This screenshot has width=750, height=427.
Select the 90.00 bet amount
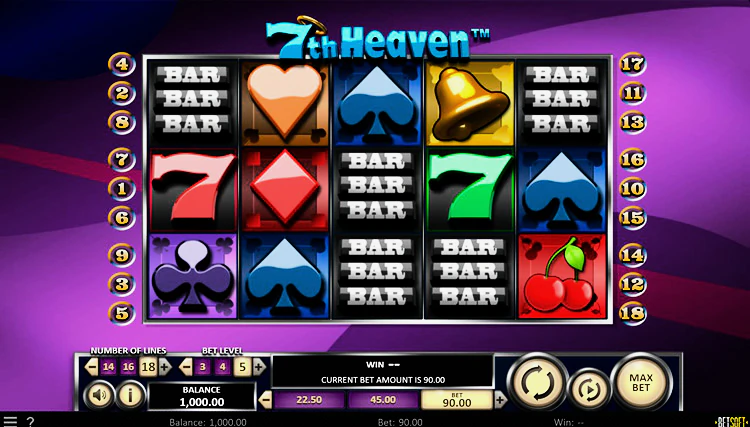(458, 400)
